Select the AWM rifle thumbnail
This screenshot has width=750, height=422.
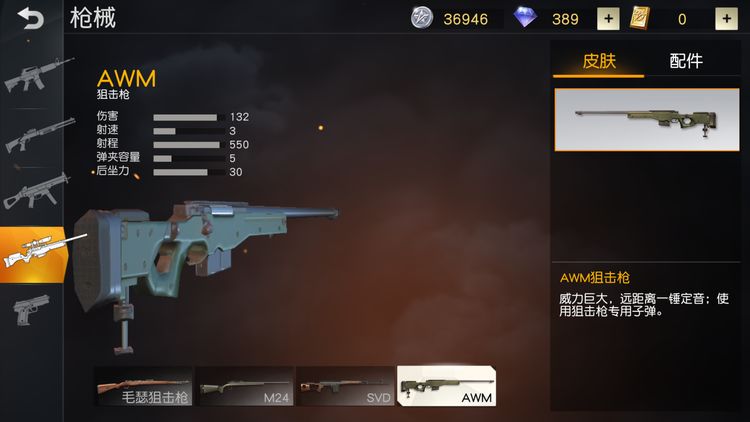point(447,385)
